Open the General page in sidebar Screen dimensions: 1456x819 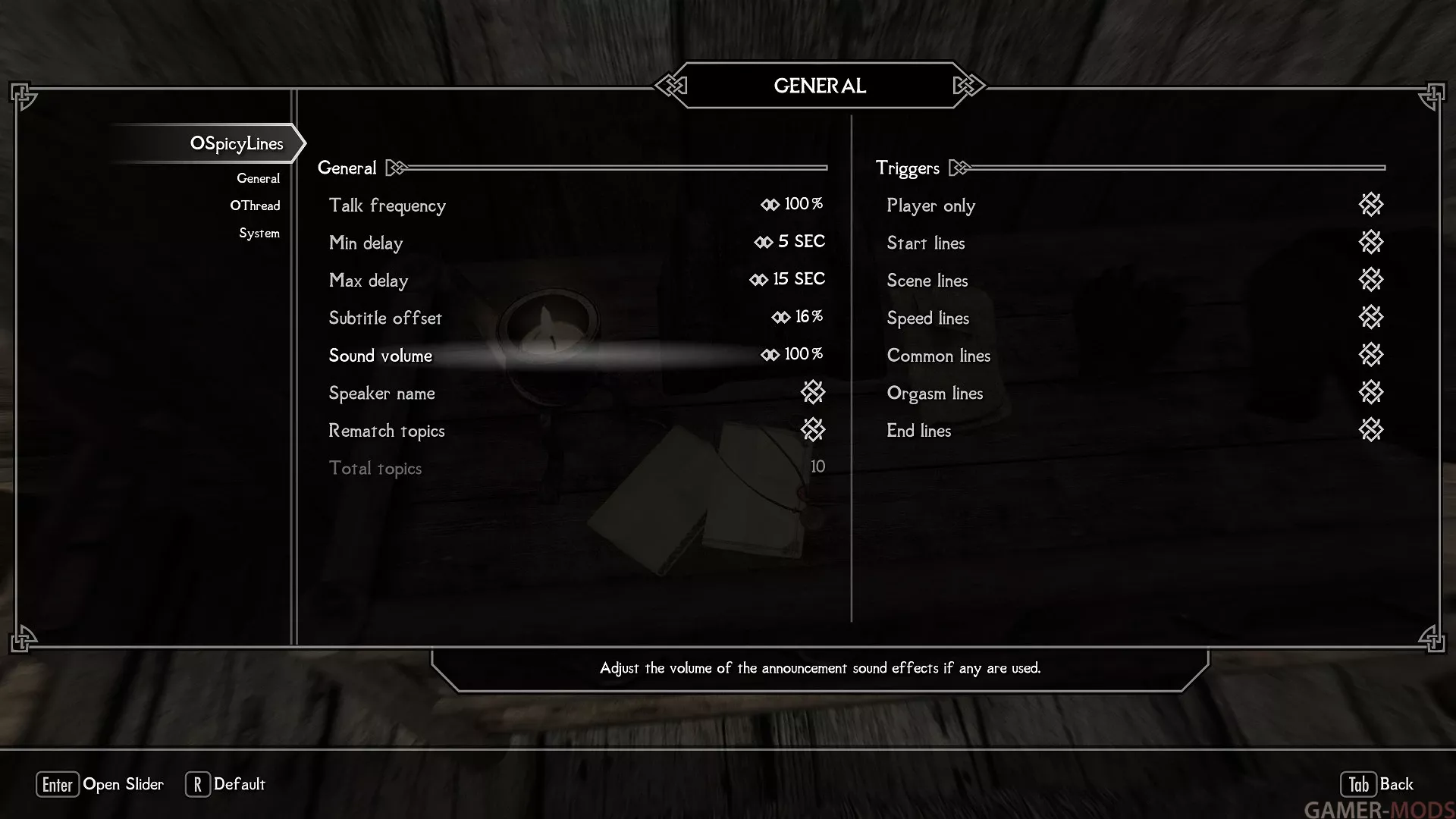click(258, 178)
